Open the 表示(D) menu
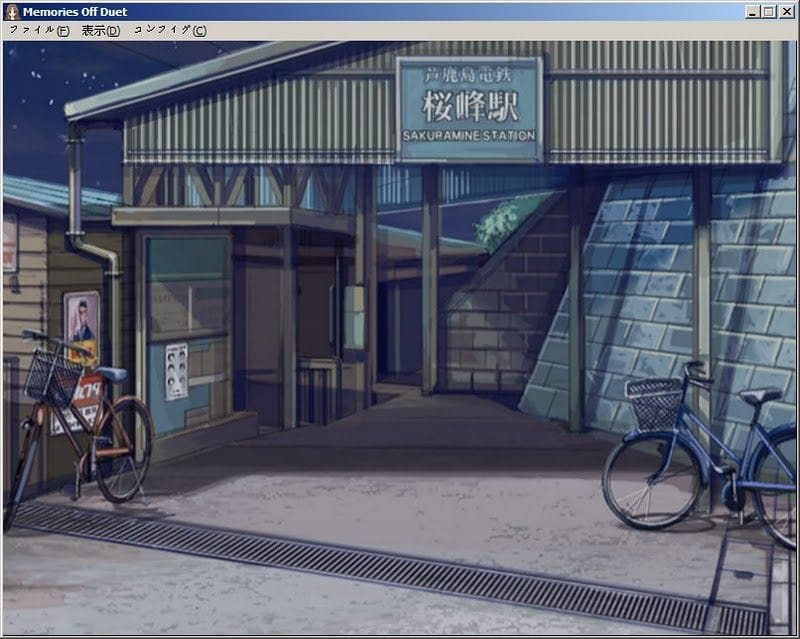The width and height of the screenshot is (800, 639). click(x=100, y=30)
